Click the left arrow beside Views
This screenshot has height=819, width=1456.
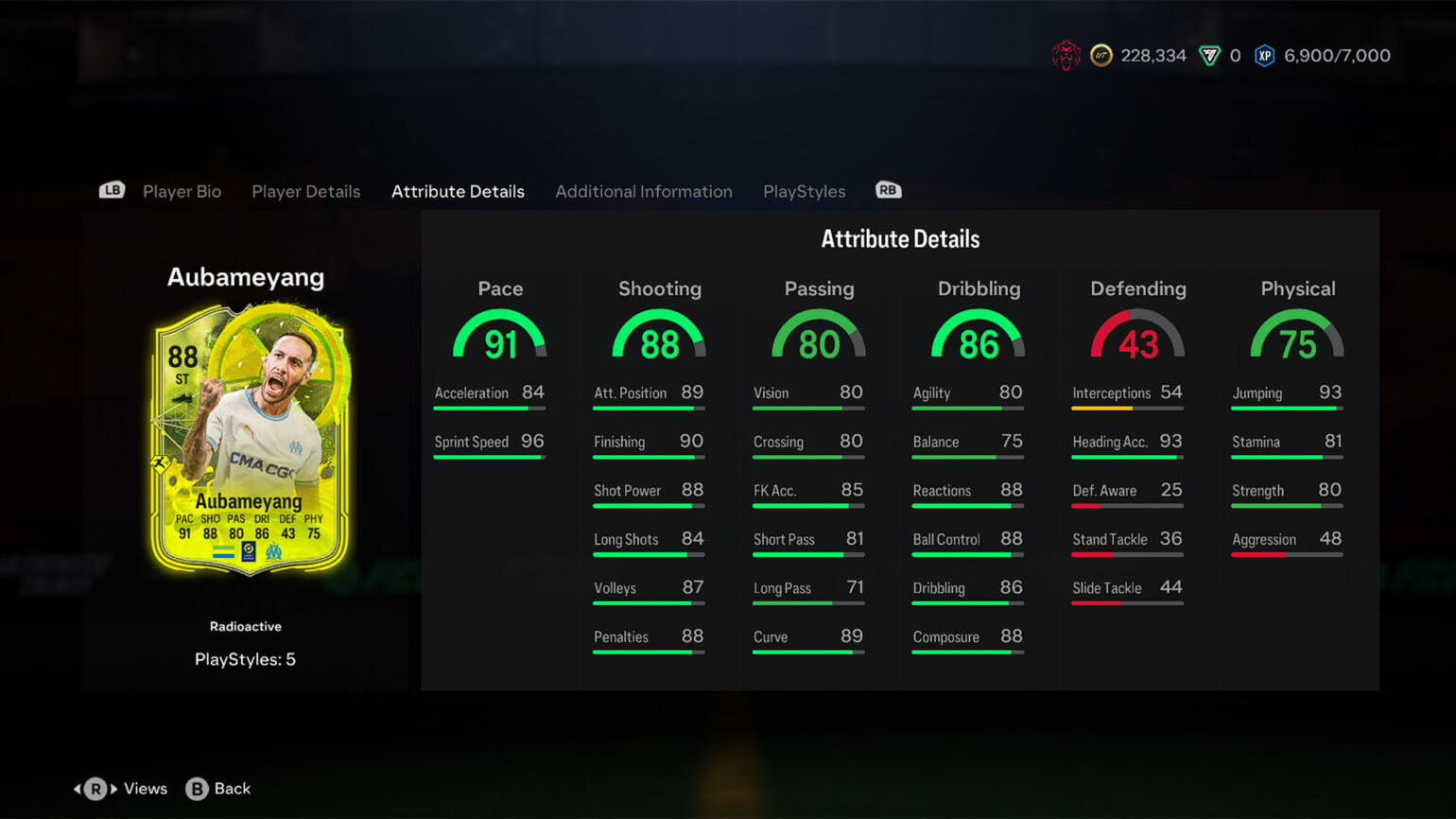click(78, 788)
